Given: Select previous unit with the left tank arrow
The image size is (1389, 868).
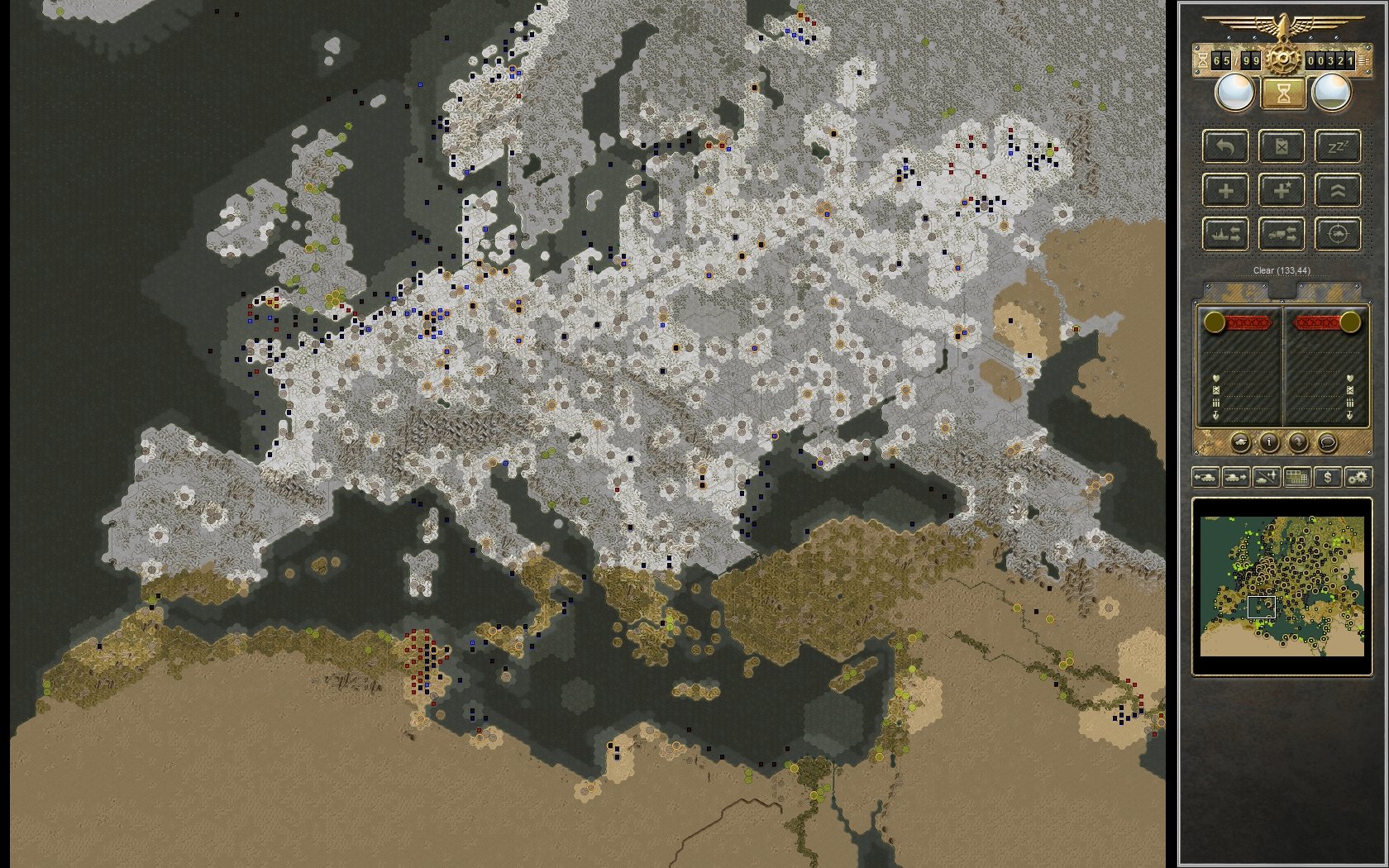Looking at the screenshot, I should (x=1206, y=477).
